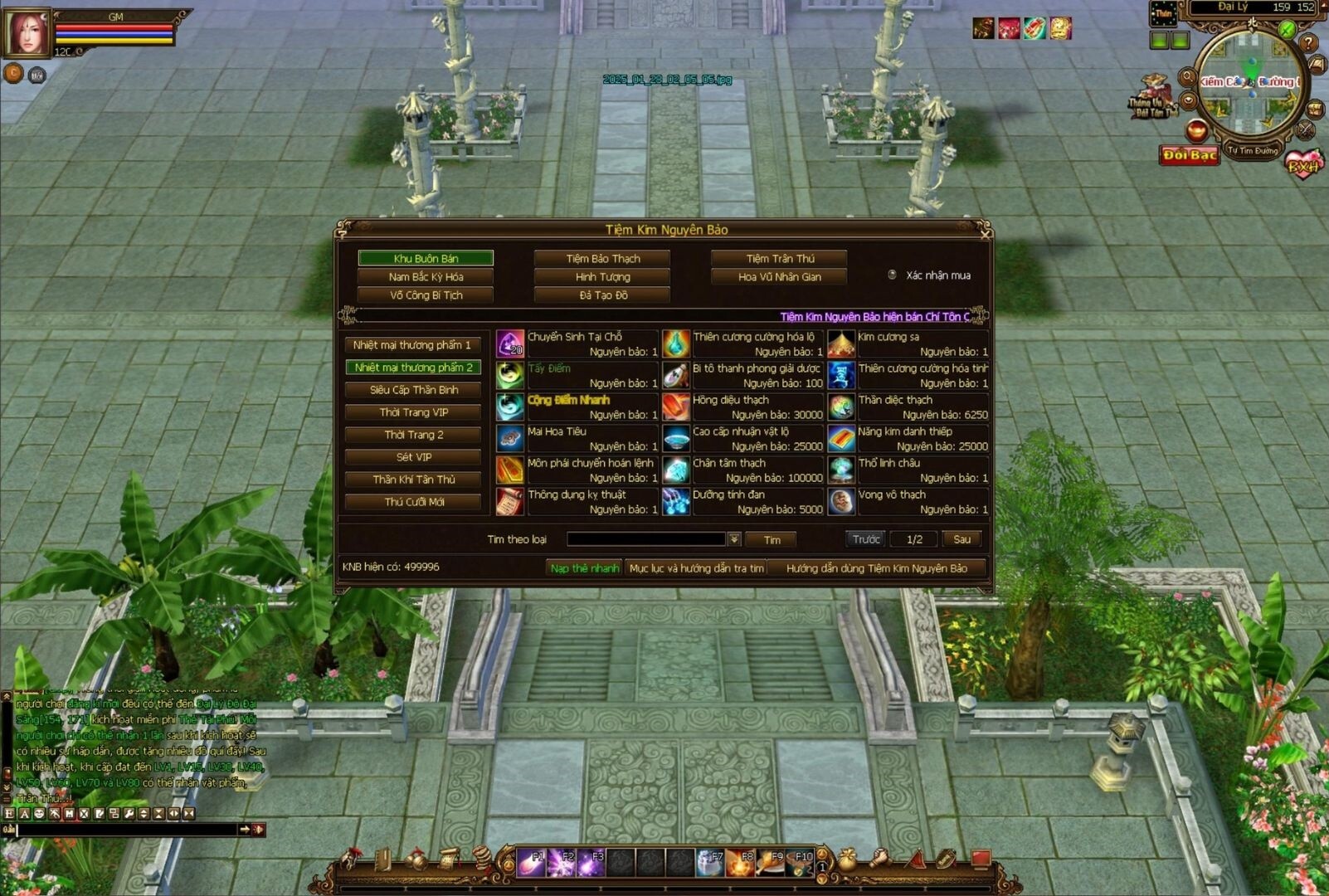
Task: Toggle the Xác nhận mua option
Action: pyautogui.click(x=893, y=275)
